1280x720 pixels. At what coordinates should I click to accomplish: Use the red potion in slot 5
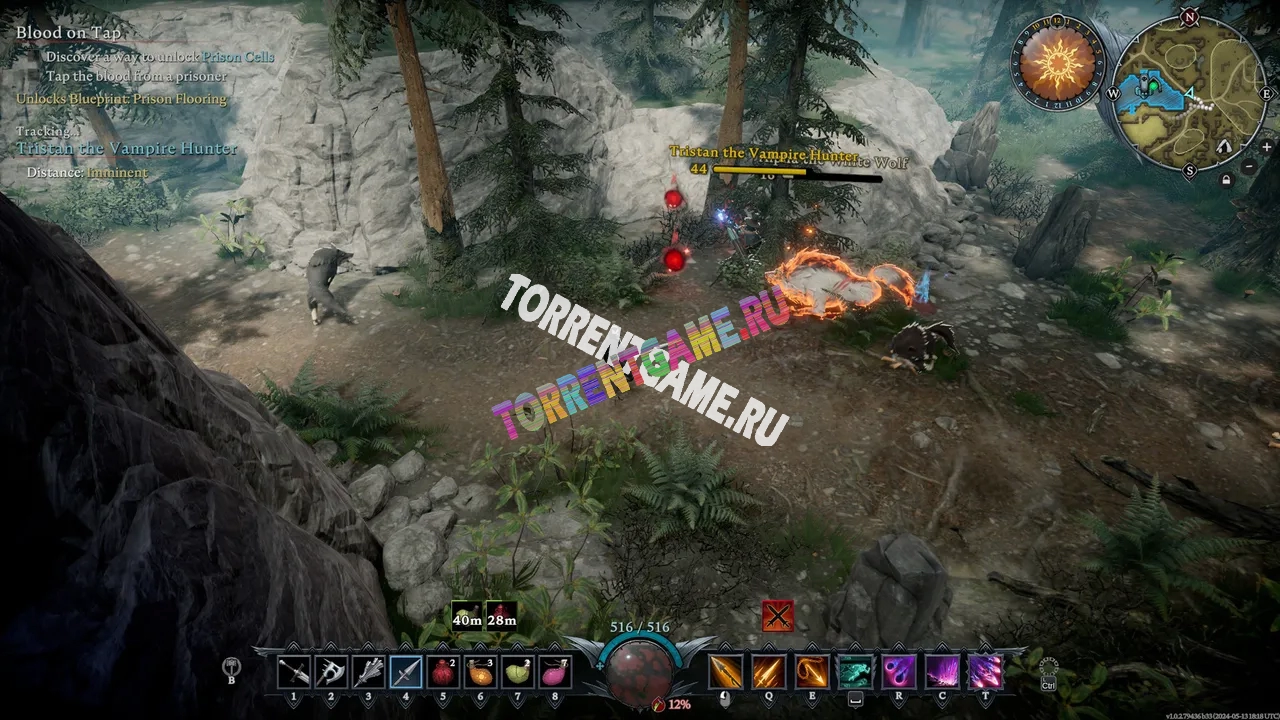pyautogui.click(x=443, y=671)
